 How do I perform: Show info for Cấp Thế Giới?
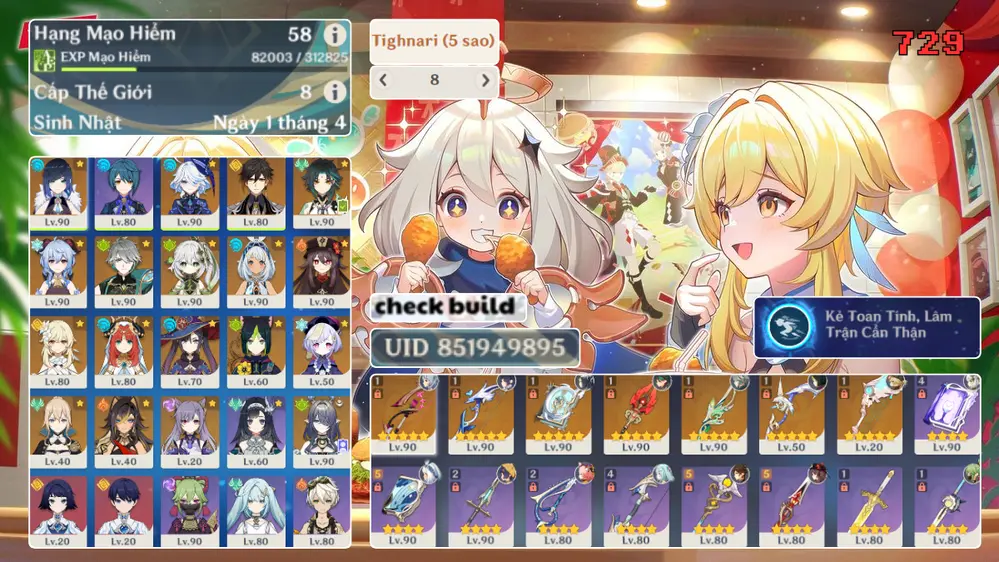coord(335,92)
